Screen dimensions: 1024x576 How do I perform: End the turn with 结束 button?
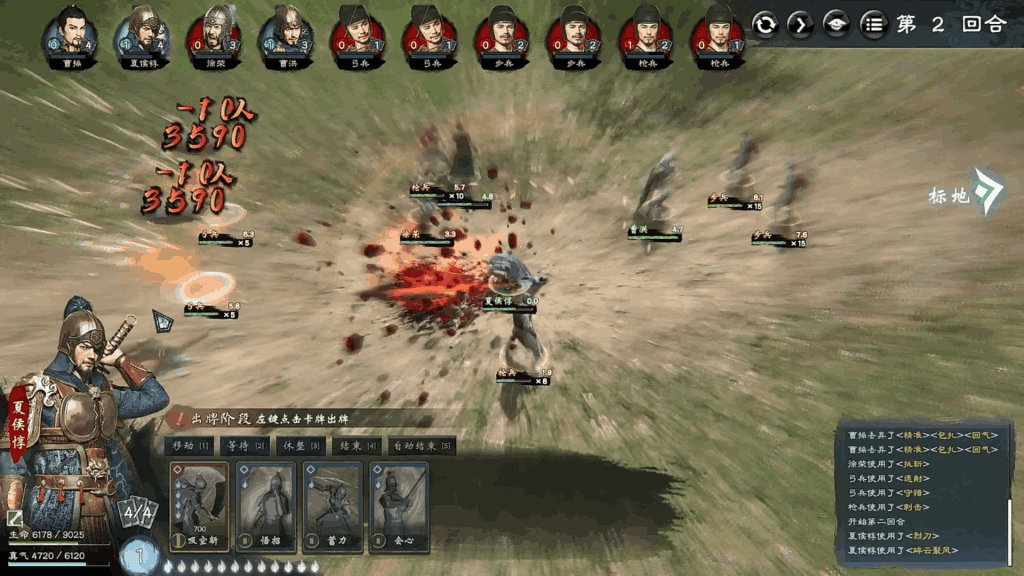(357, 446)
